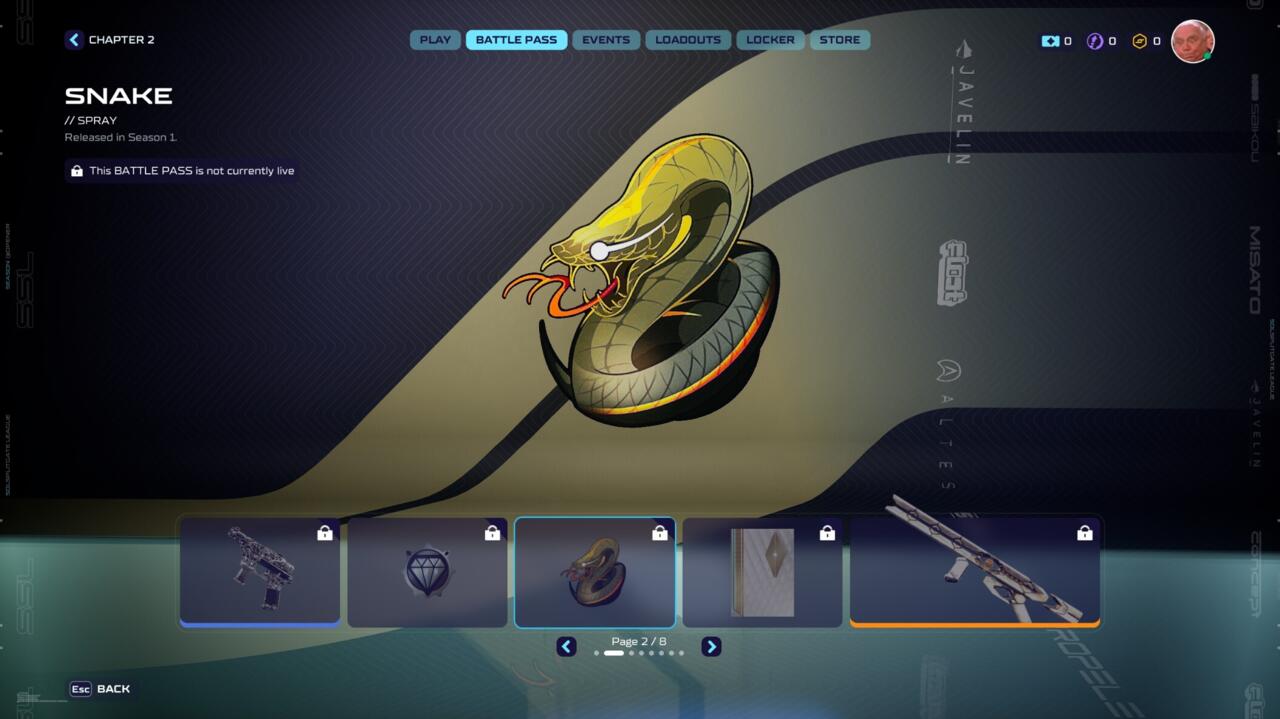Select the Battle Pass tab
This screenshot has width=1280, height=719.
516,40
